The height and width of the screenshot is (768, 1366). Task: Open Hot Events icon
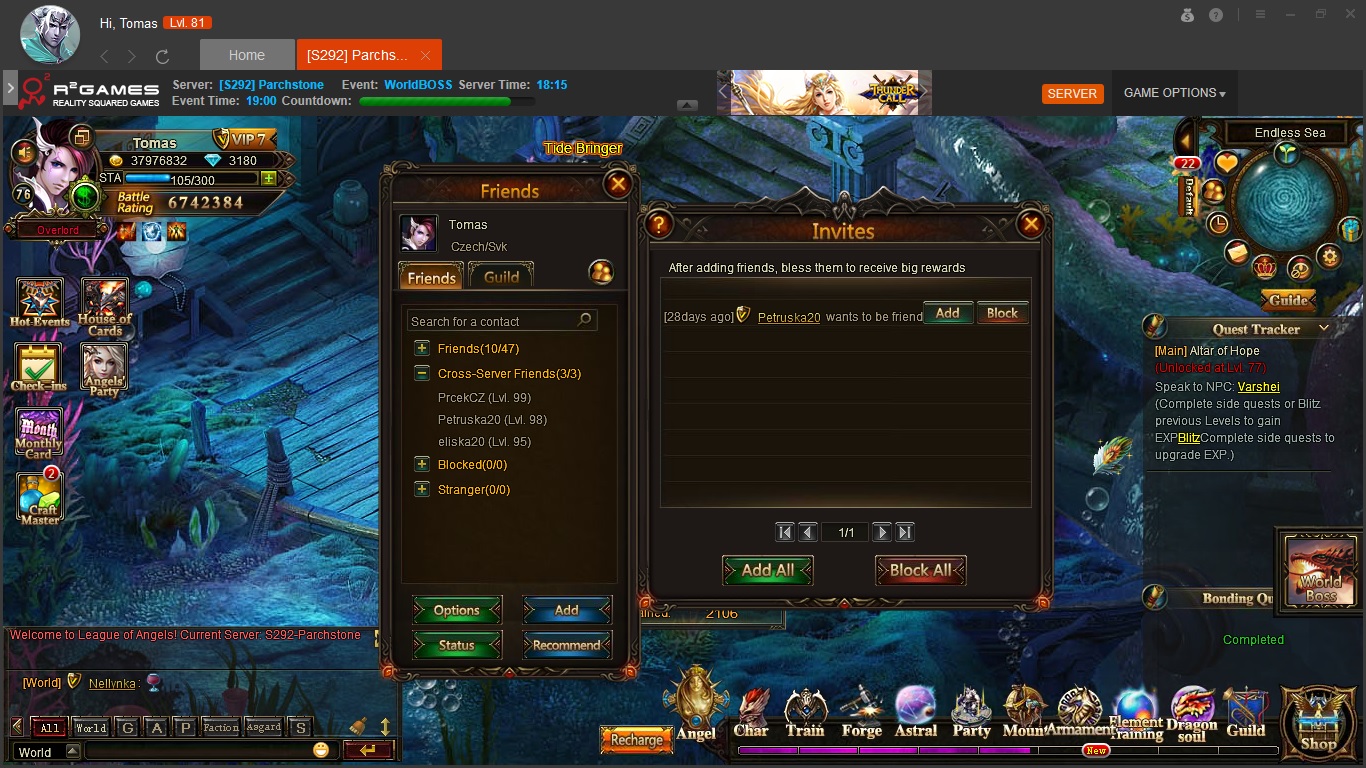pyautogui.click(x=39, y=303)
